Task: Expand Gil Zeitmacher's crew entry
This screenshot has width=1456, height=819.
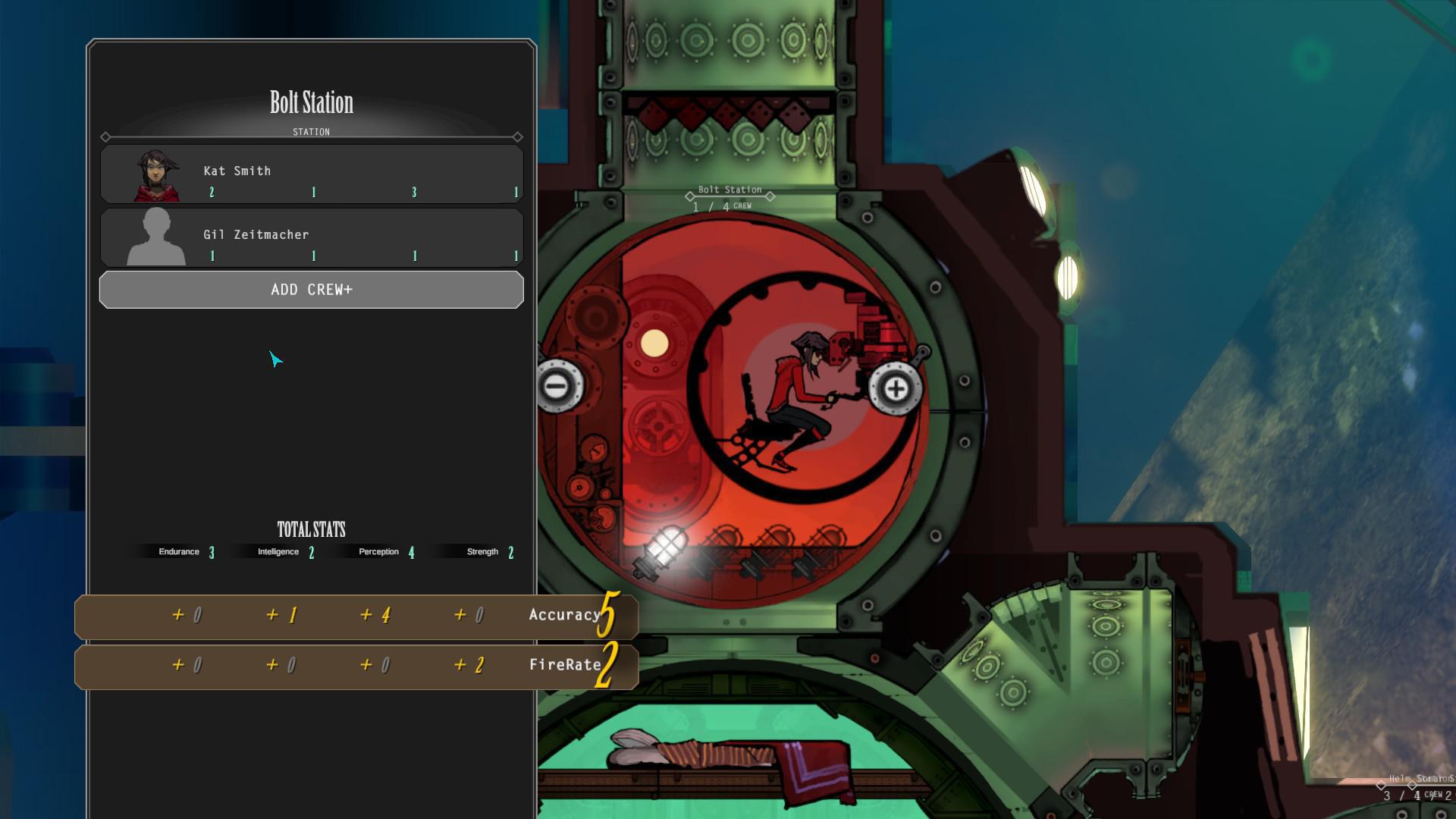Action: (x=311, y=237)
